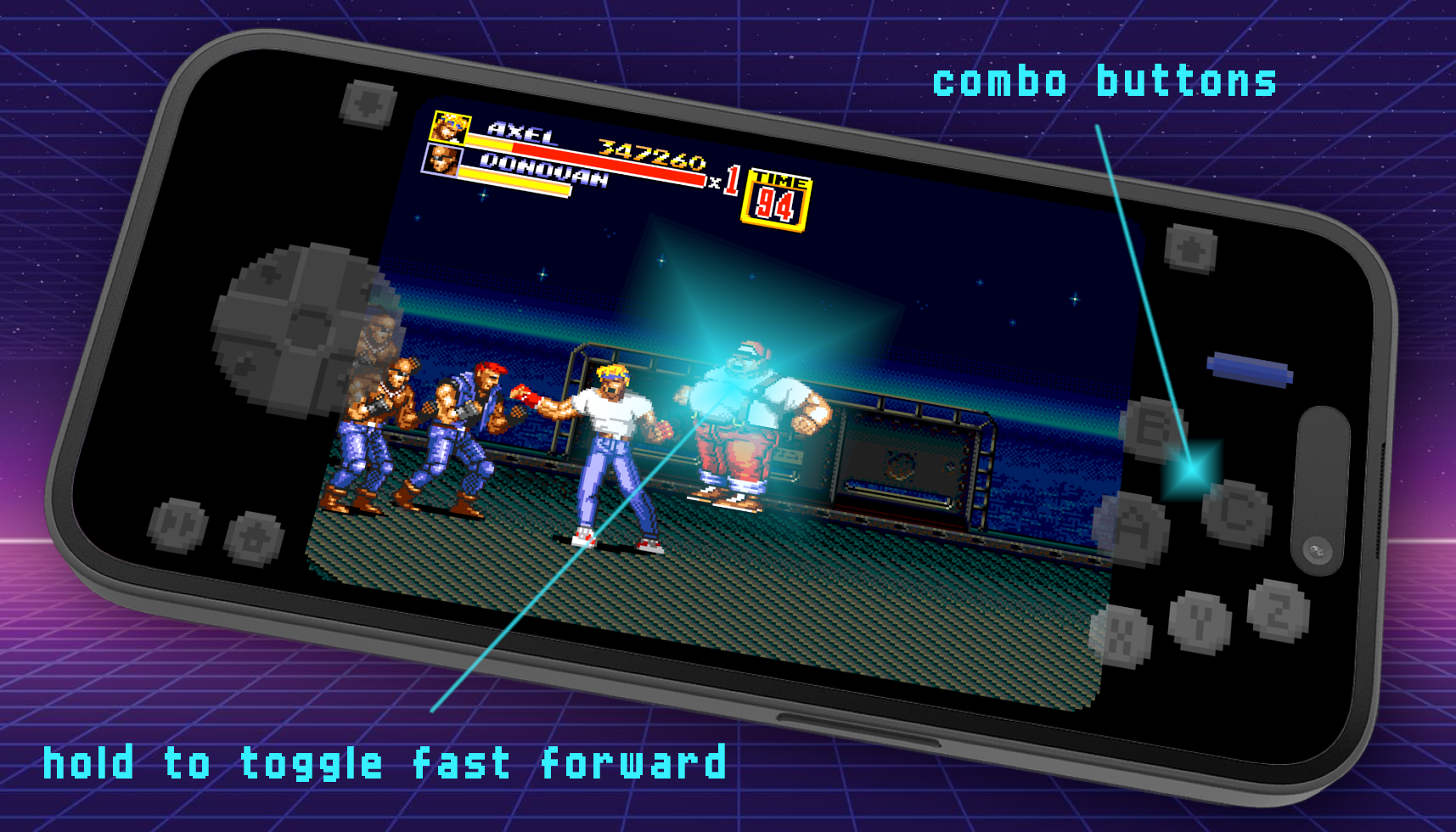The image size is (1456, 832).
Task: Tap the fast-forward double-arrow button
Action: [x=177, y=526]
